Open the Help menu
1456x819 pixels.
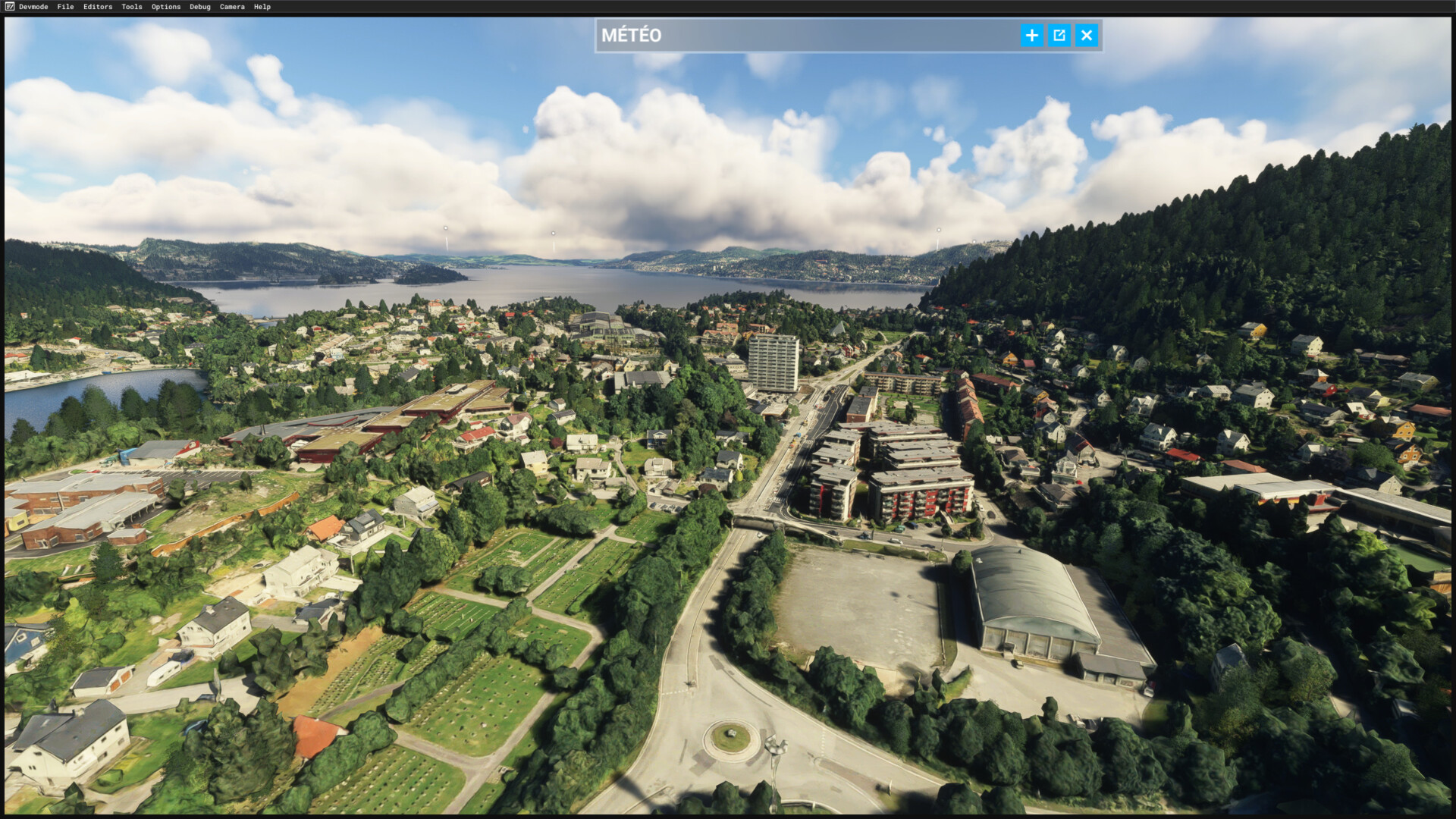click(x=262, y=7)
